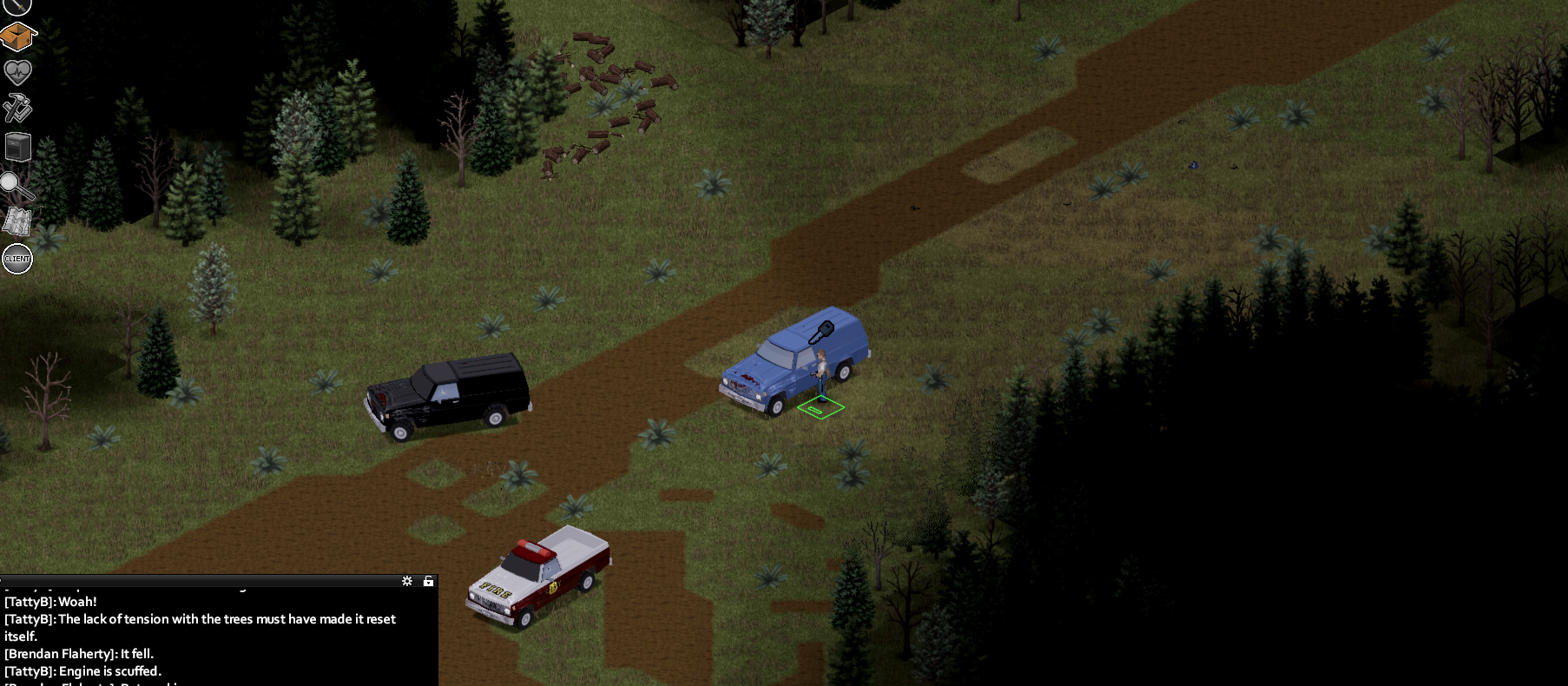This screenshot has width=1568, height=686.
Task: Select the magnifying glass search mode
Action: point(16,185)
